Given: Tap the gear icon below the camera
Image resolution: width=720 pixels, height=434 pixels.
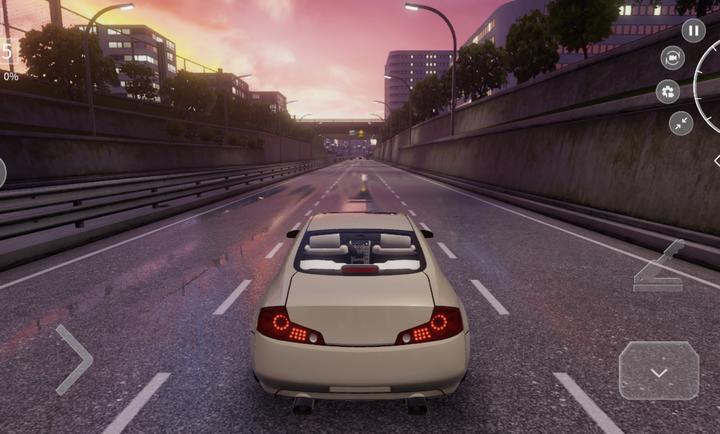Looking at the screenshot, I should [668, 92].
